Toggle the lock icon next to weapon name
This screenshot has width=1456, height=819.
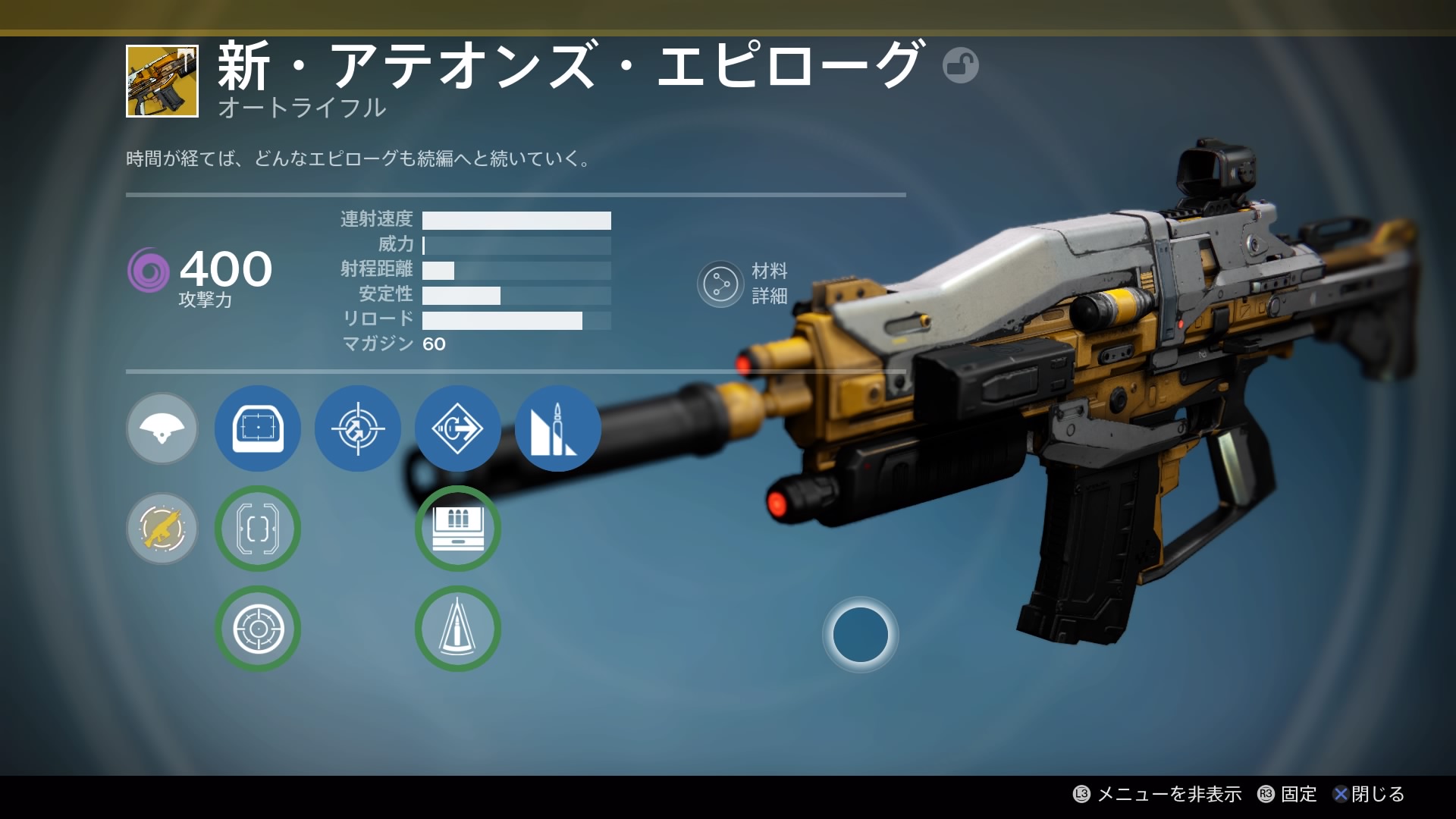coord(960,65)
